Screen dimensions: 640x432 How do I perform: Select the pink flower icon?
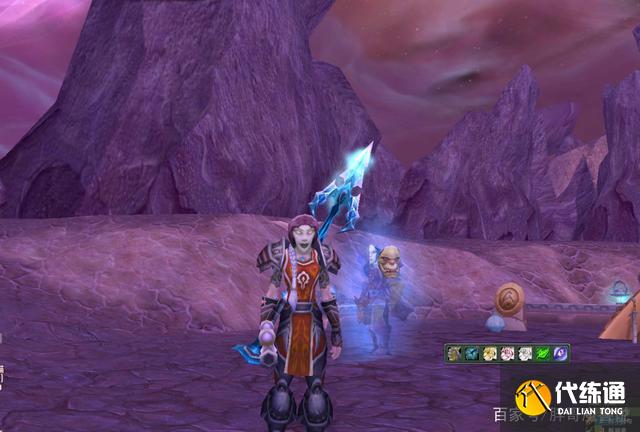point(508,353)
